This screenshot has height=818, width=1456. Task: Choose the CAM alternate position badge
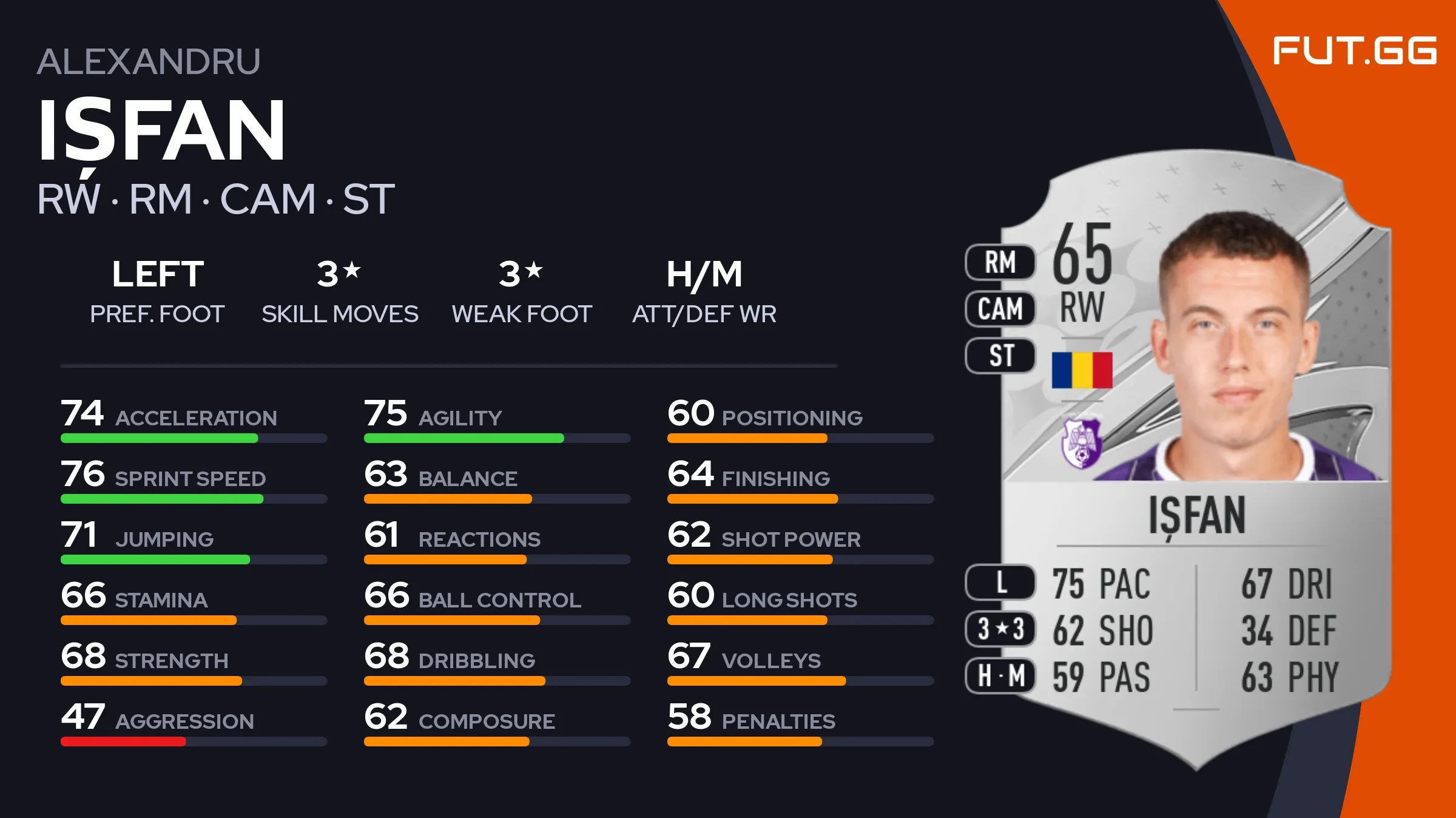(1000, 309)
